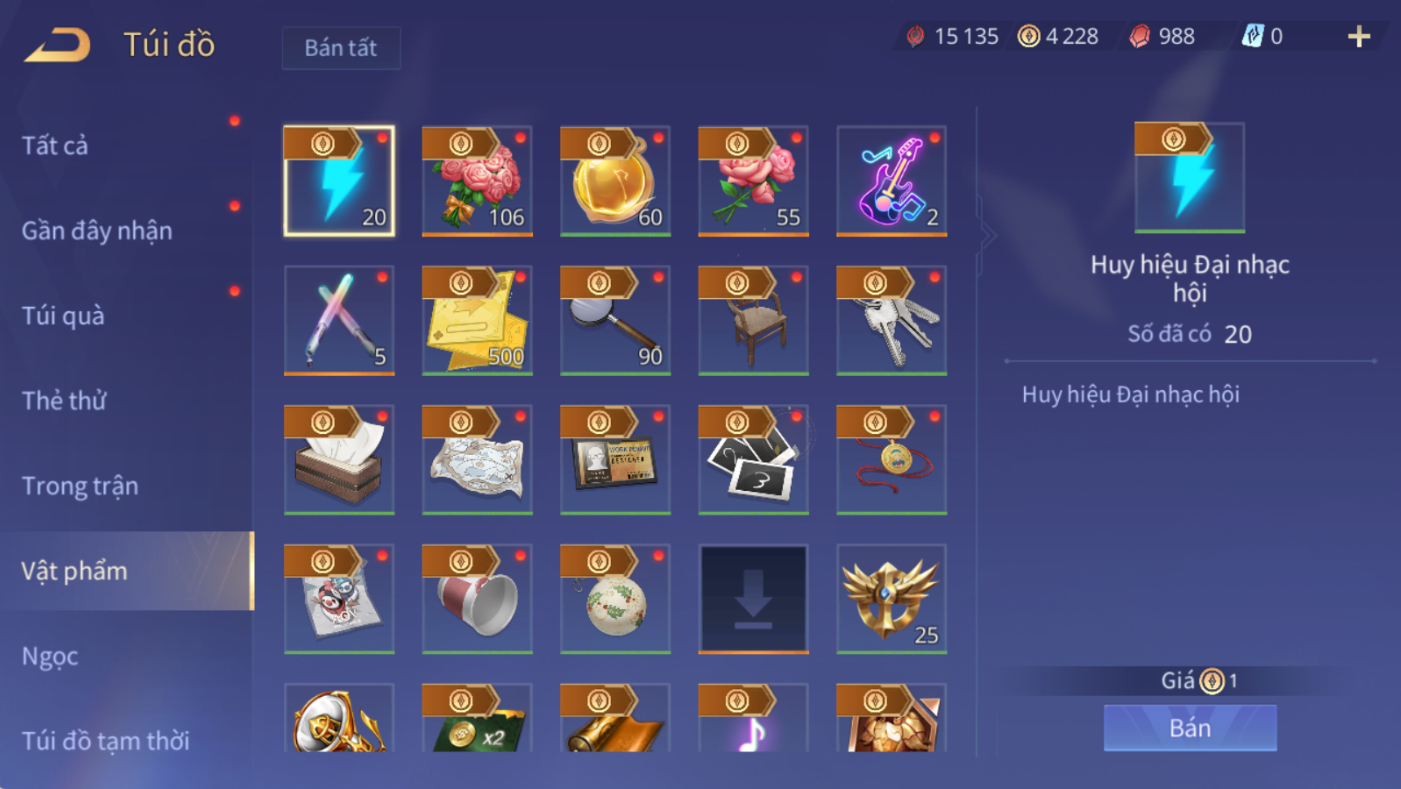This screenshot has height=789, width=1401.
Task: Show the Thẻ thử category
Action: click(x=64, y=401)
